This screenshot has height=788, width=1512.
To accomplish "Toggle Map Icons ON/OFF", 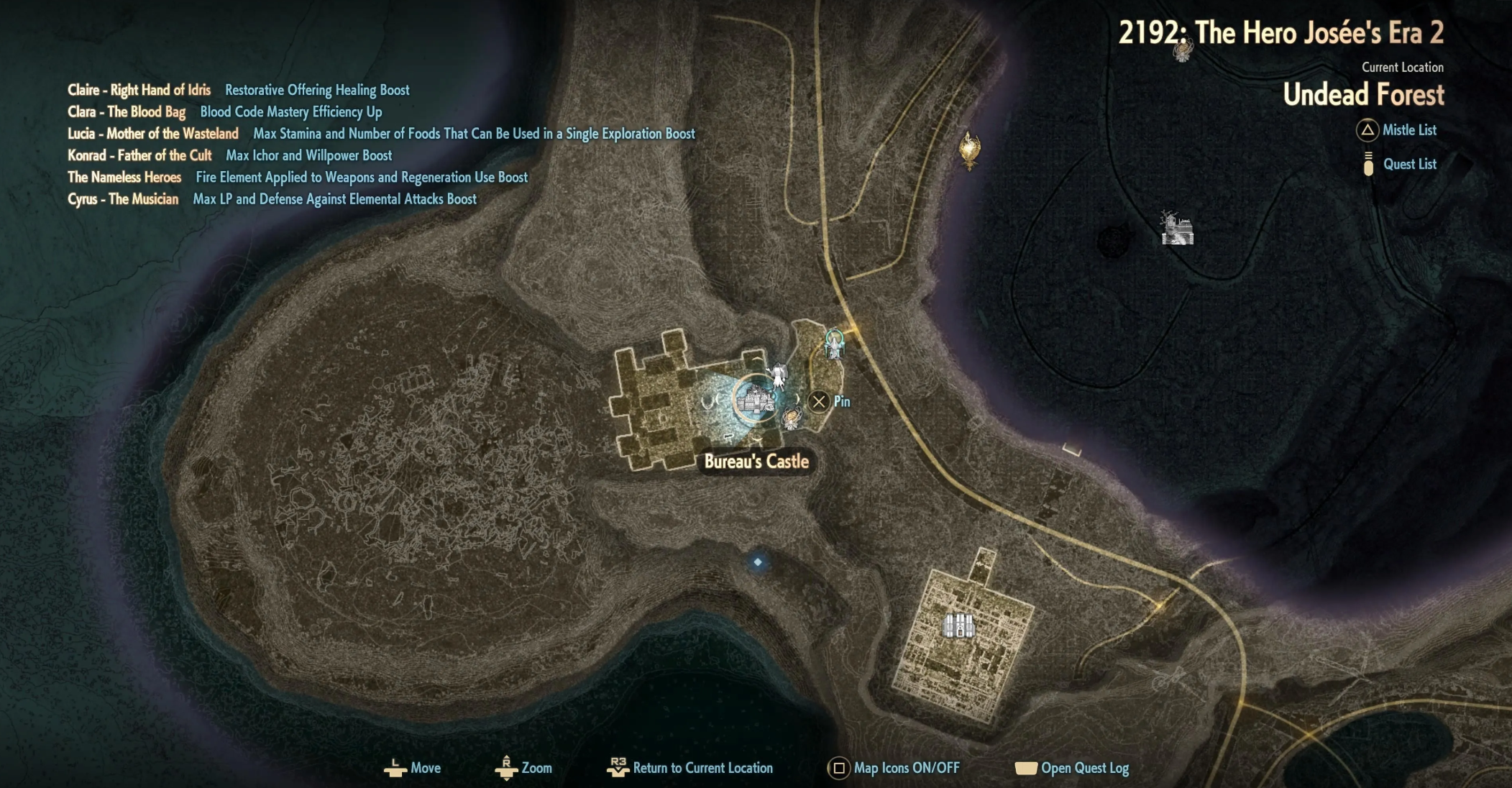I will (894, 768).
